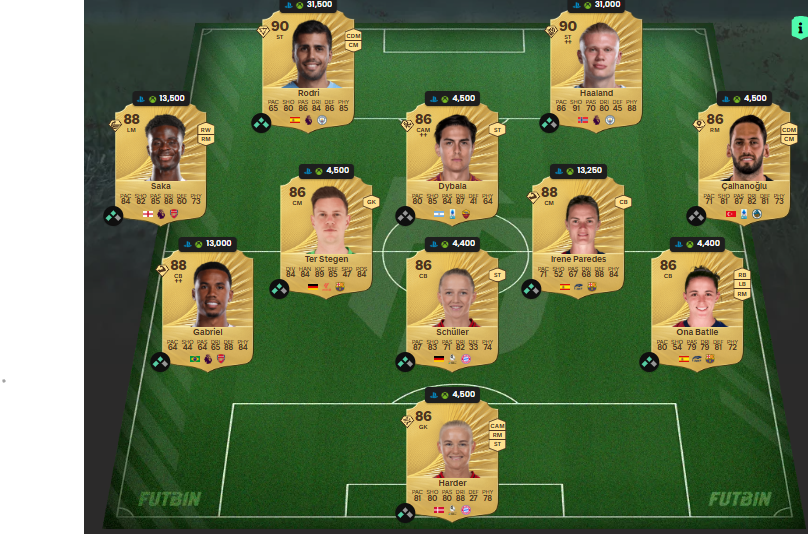This screenshot has height=534, width=808.
Task: Choose the Ter Stegen card
Action: tap(326, 233)
